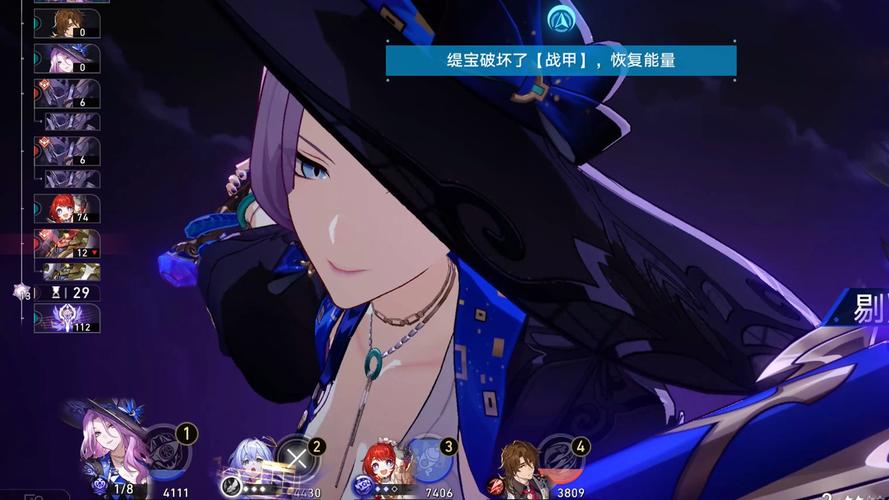Open the winged emblem turn-order entry showing 112

click(x=67, y=319)
